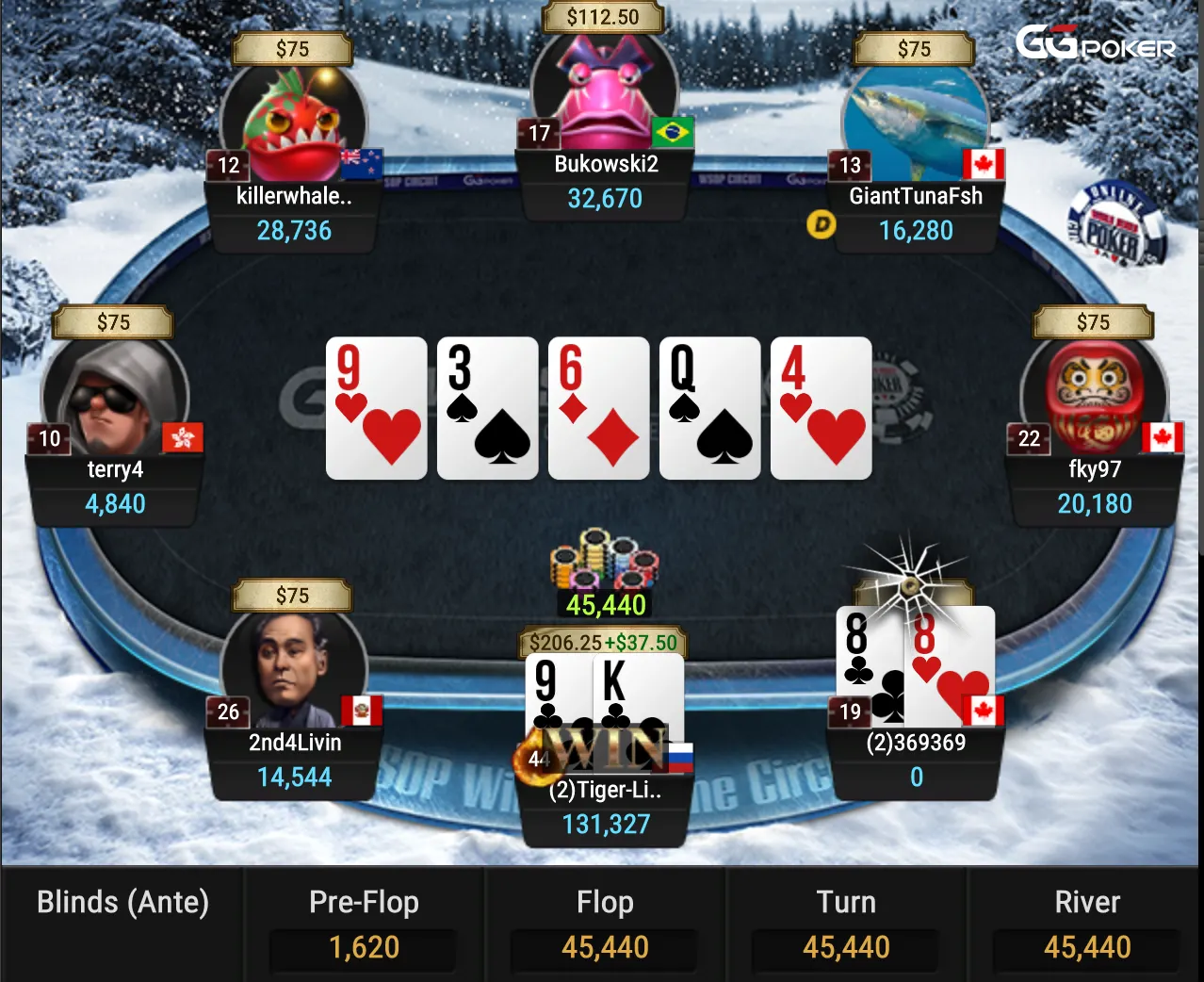Click GiantTunaFsh's tuna avatar
This screenshot has height=982, width=1204.
914,123
